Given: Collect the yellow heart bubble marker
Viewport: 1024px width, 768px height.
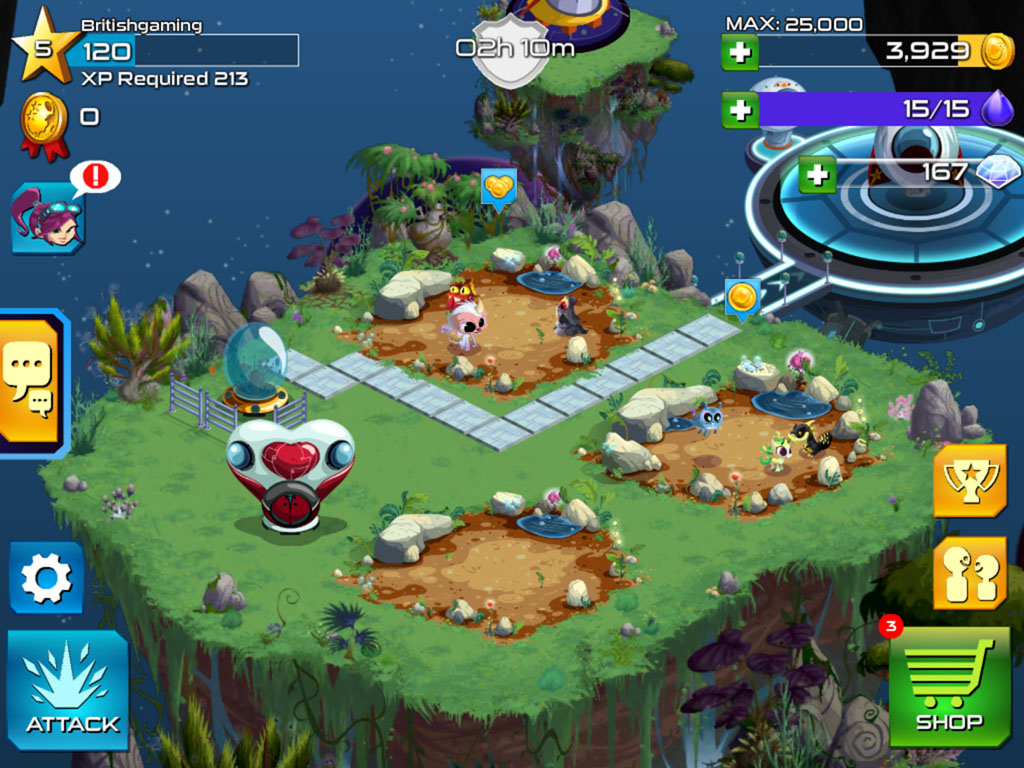Looking at the screenshot, I should tap(498, 187).
